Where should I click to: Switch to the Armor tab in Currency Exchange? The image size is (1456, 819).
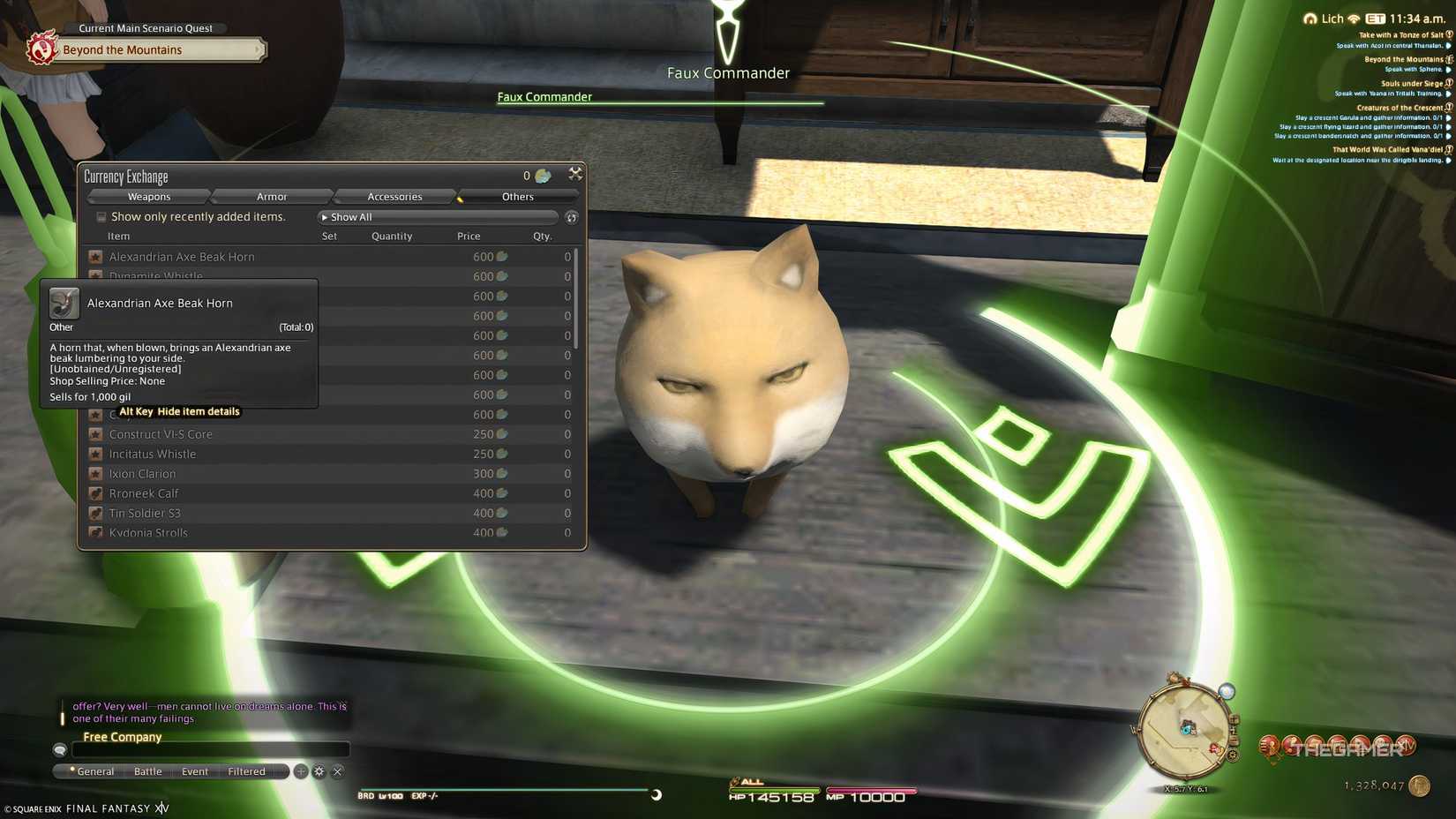coord(272,196)
